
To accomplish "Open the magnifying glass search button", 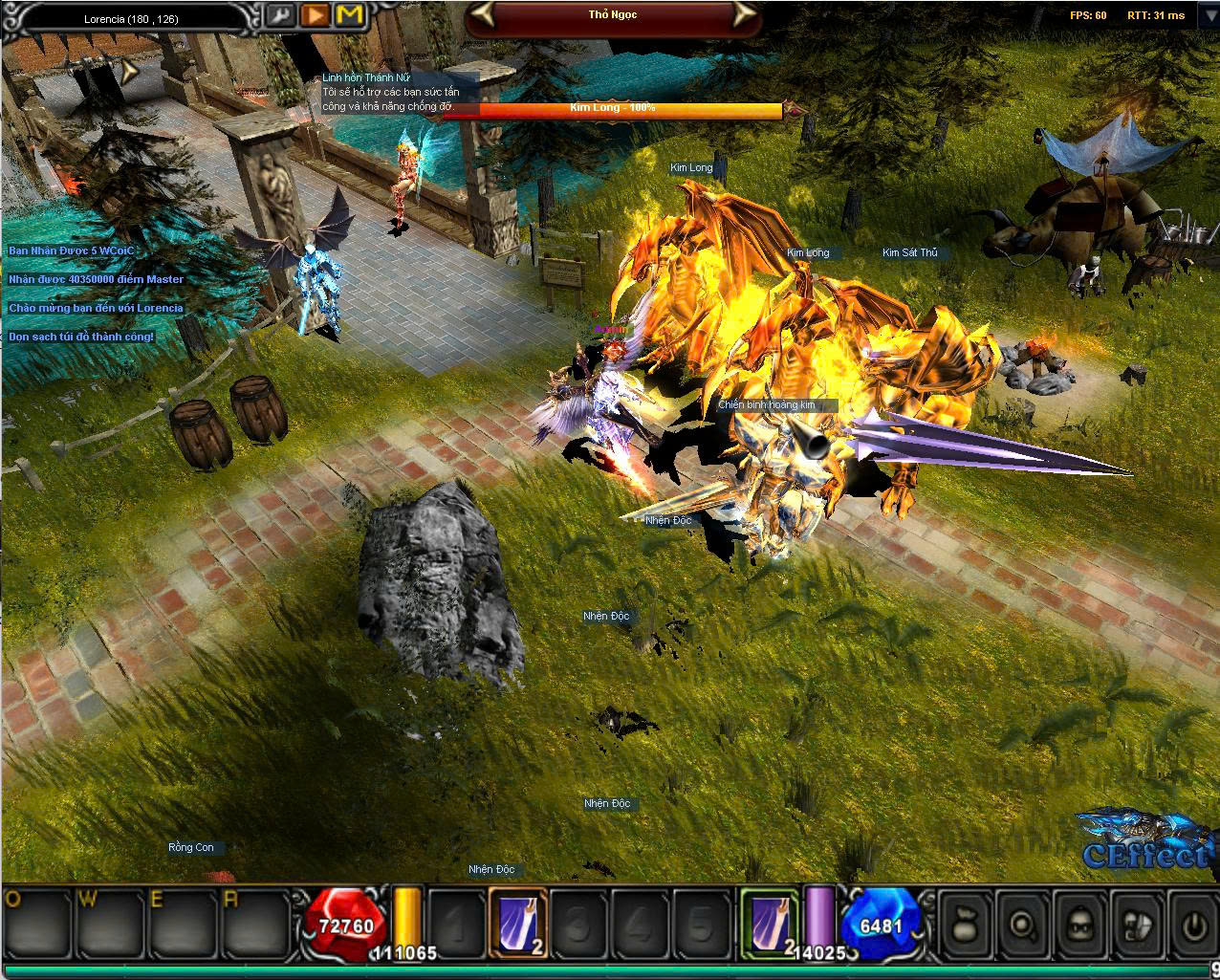I will (x=1022, y=925).
